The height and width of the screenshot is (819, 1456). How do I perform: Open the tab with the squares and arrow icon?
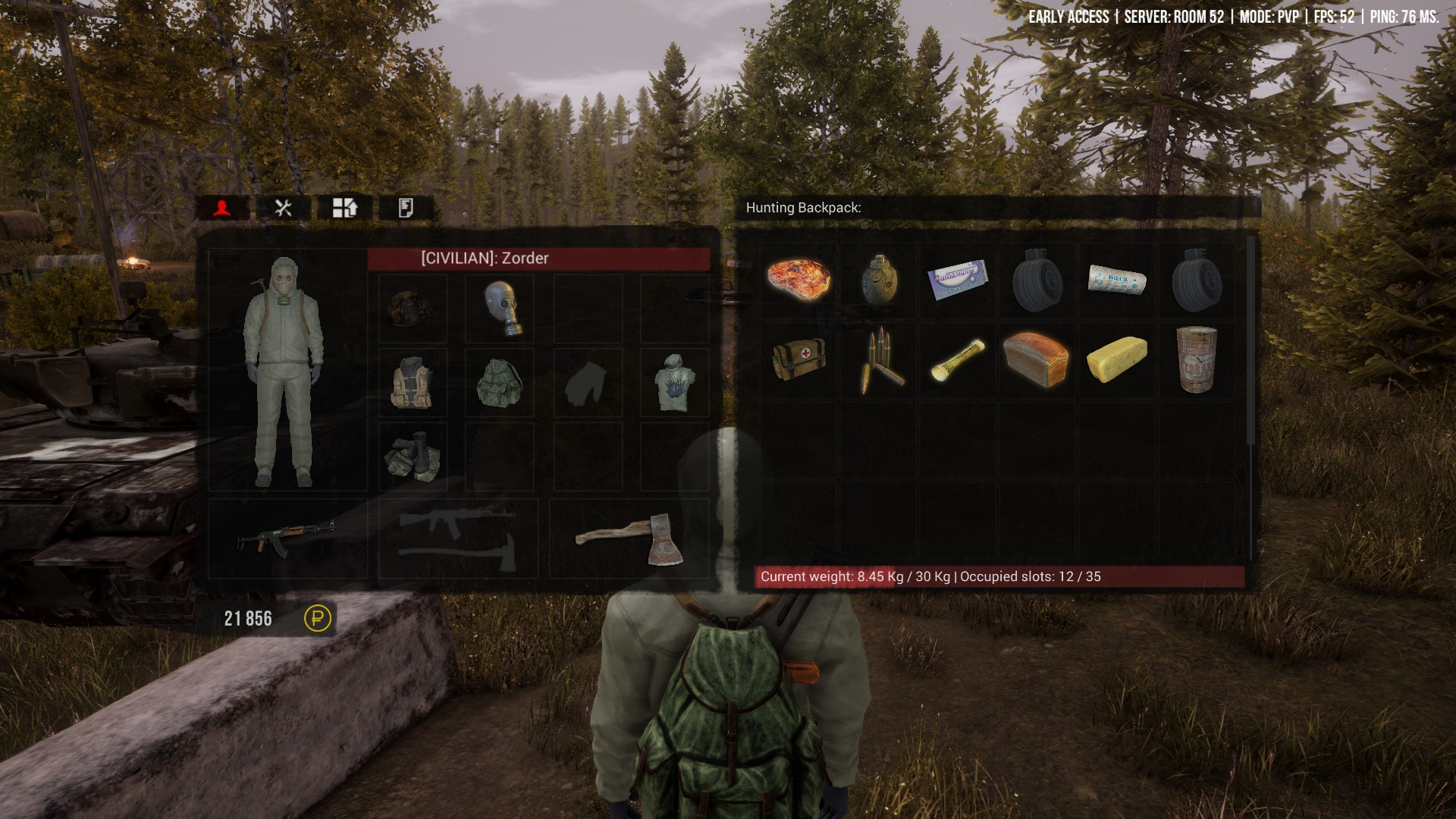pos(344,208)
